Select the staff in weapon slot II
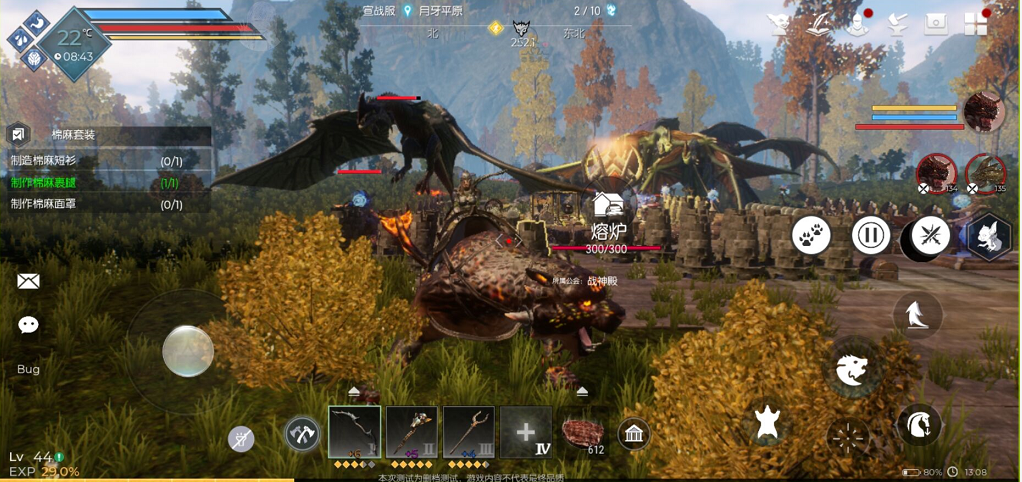The width and height of the screenshot is (1022, 482). [x=411, y=432]
